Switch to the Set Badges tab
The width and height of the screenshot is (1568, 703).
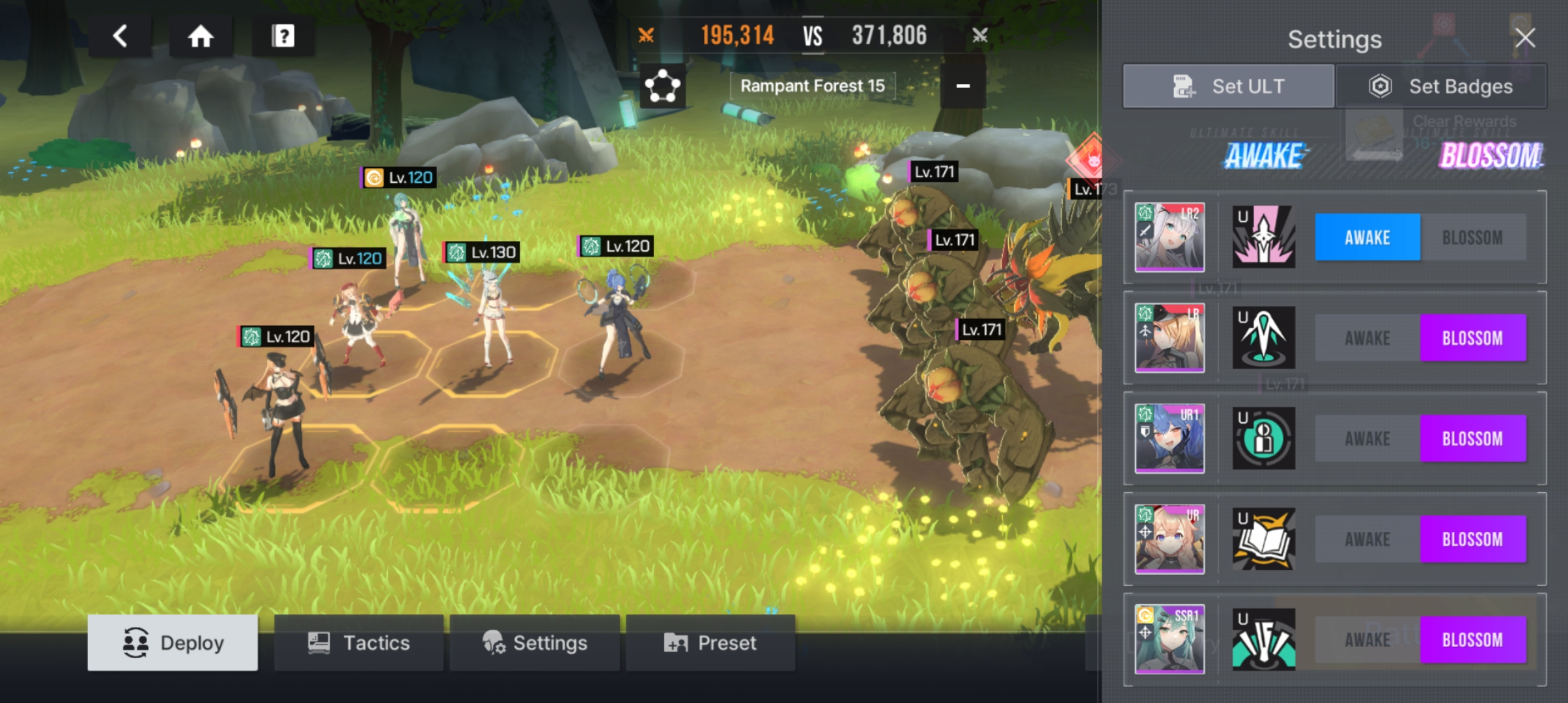click(1441, 86)
